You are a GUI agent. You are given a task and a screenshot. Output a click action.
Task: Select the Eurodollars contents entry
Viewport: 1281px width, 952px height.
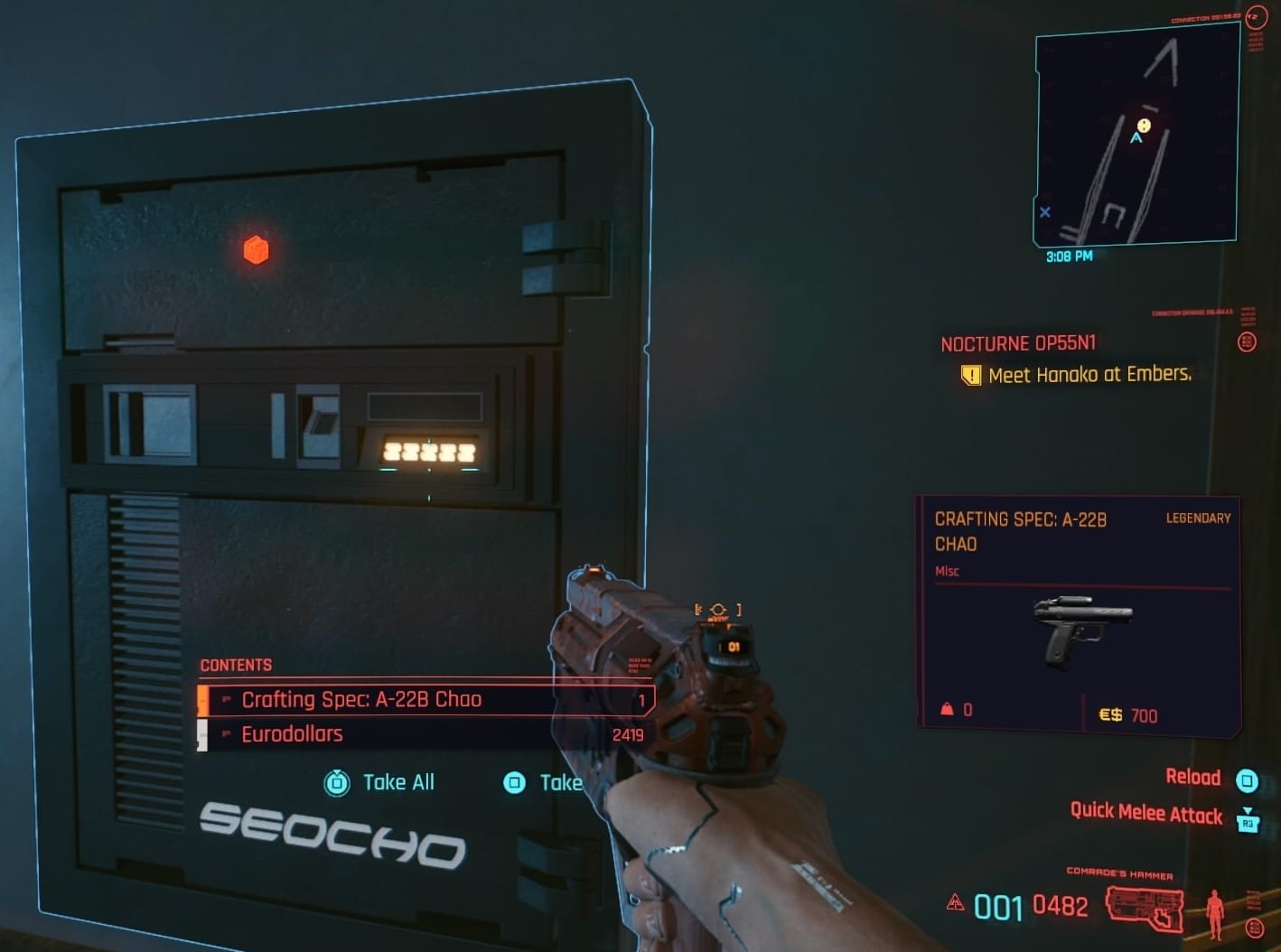293,733
